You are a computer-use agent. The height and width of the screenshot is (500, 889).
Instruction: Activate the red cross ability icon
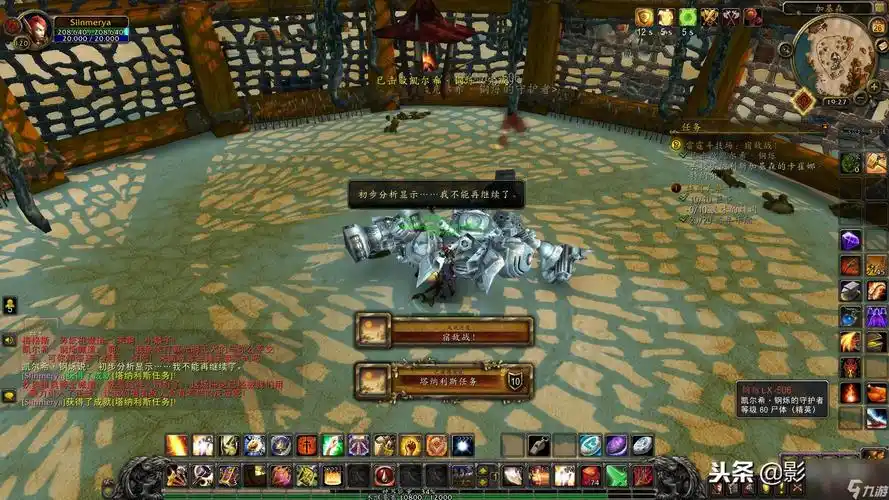[306, 446]
